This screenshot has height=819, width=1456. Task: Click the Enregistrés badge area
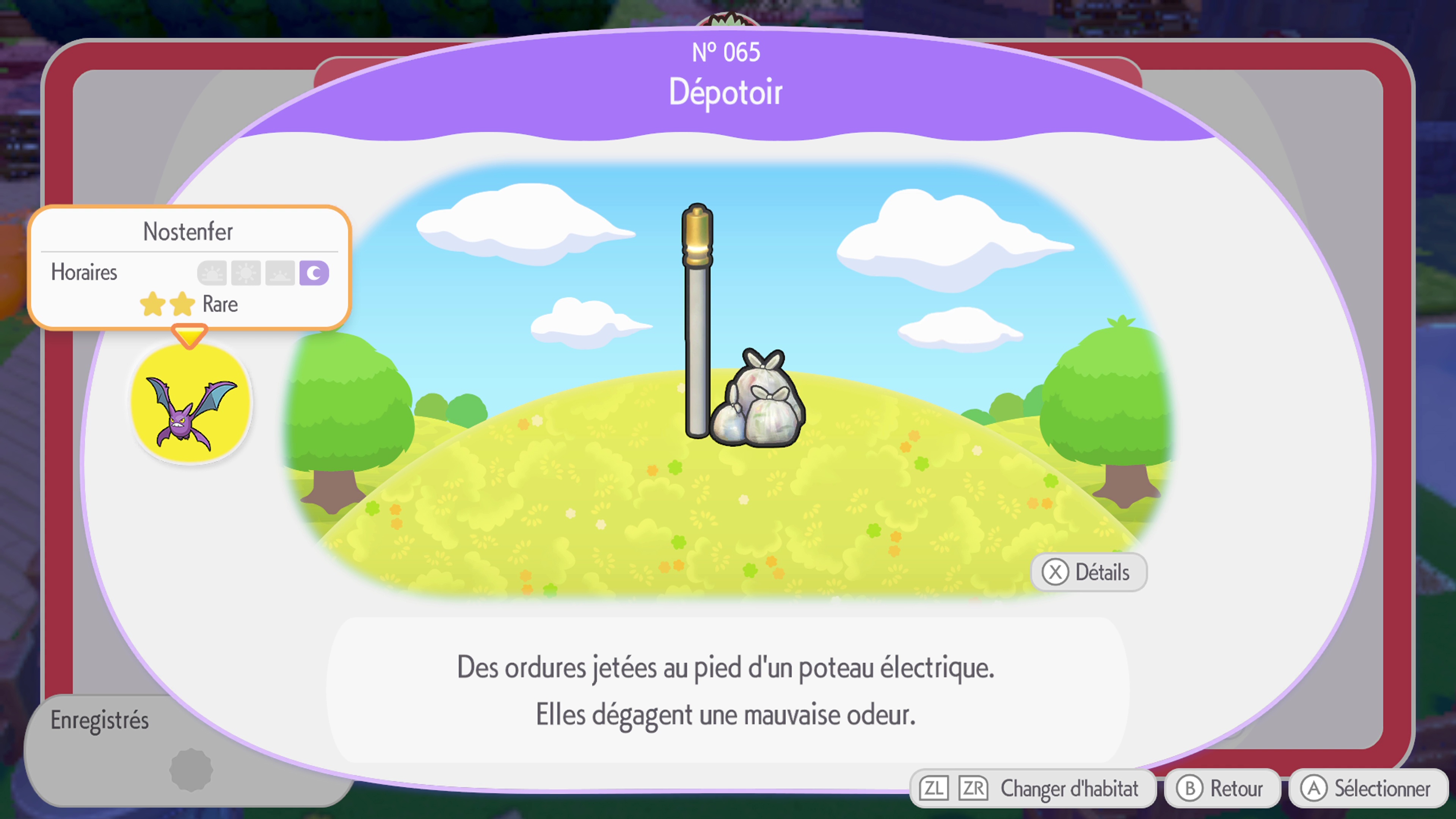click(100, 720)
